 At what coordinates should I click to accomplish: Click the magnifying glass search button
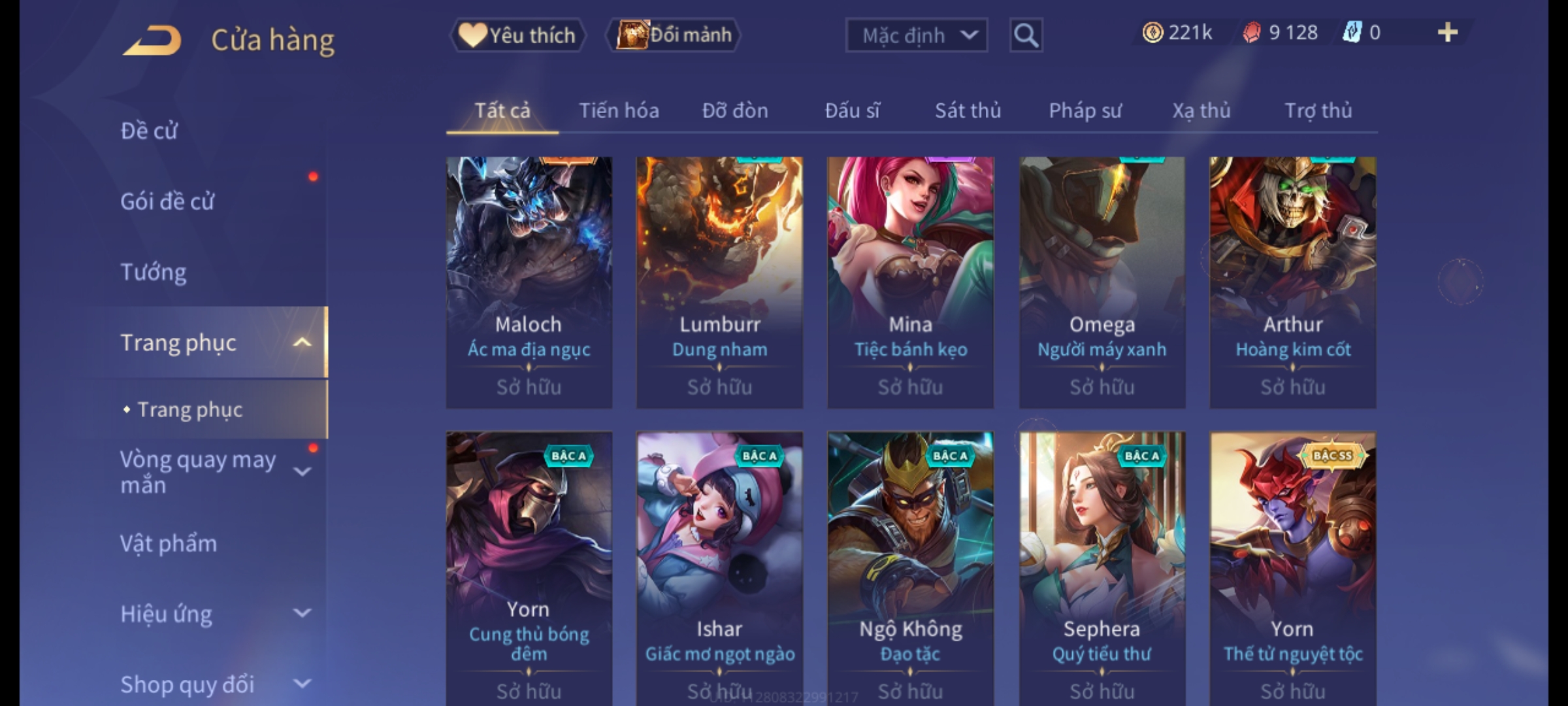1026,35
